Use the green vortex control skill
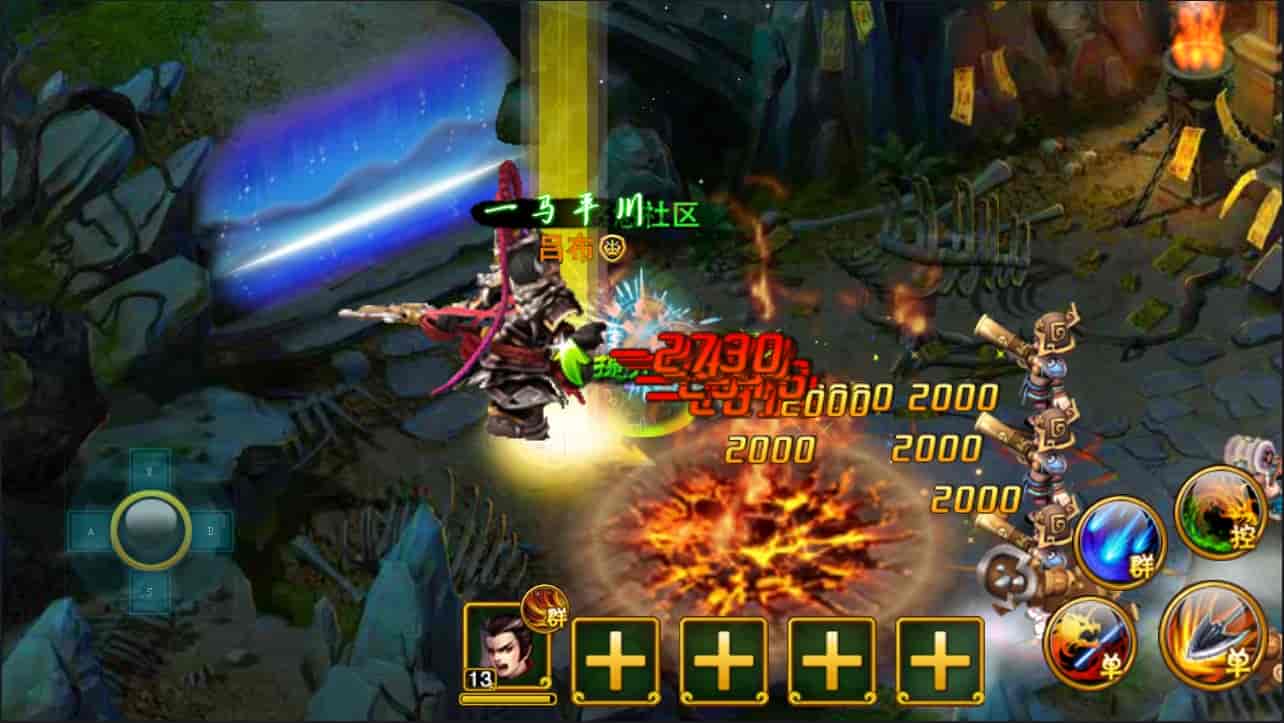The height and width of the screenshot is (723, 1284). click(x=1218, y=512)
